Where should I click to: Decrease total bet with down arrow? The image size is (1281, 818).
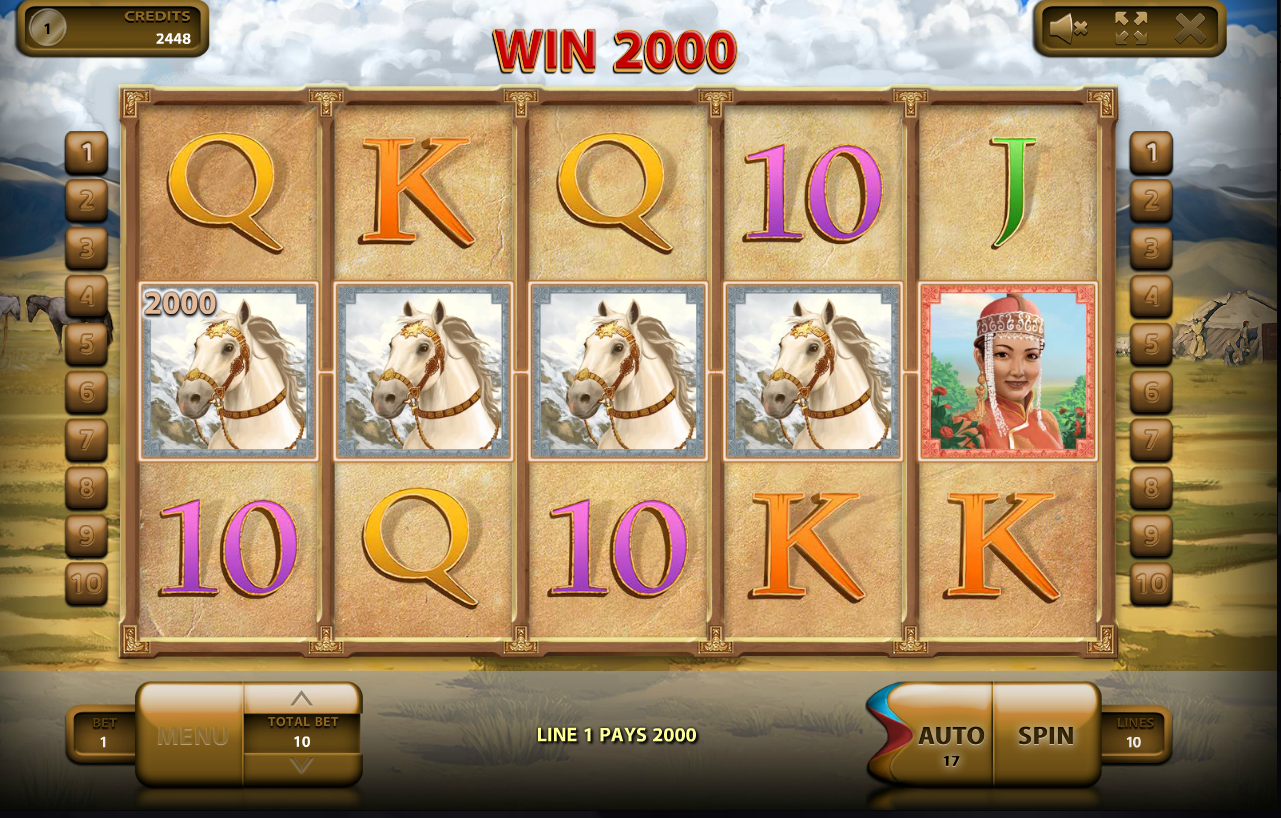(x=301, y=766)
